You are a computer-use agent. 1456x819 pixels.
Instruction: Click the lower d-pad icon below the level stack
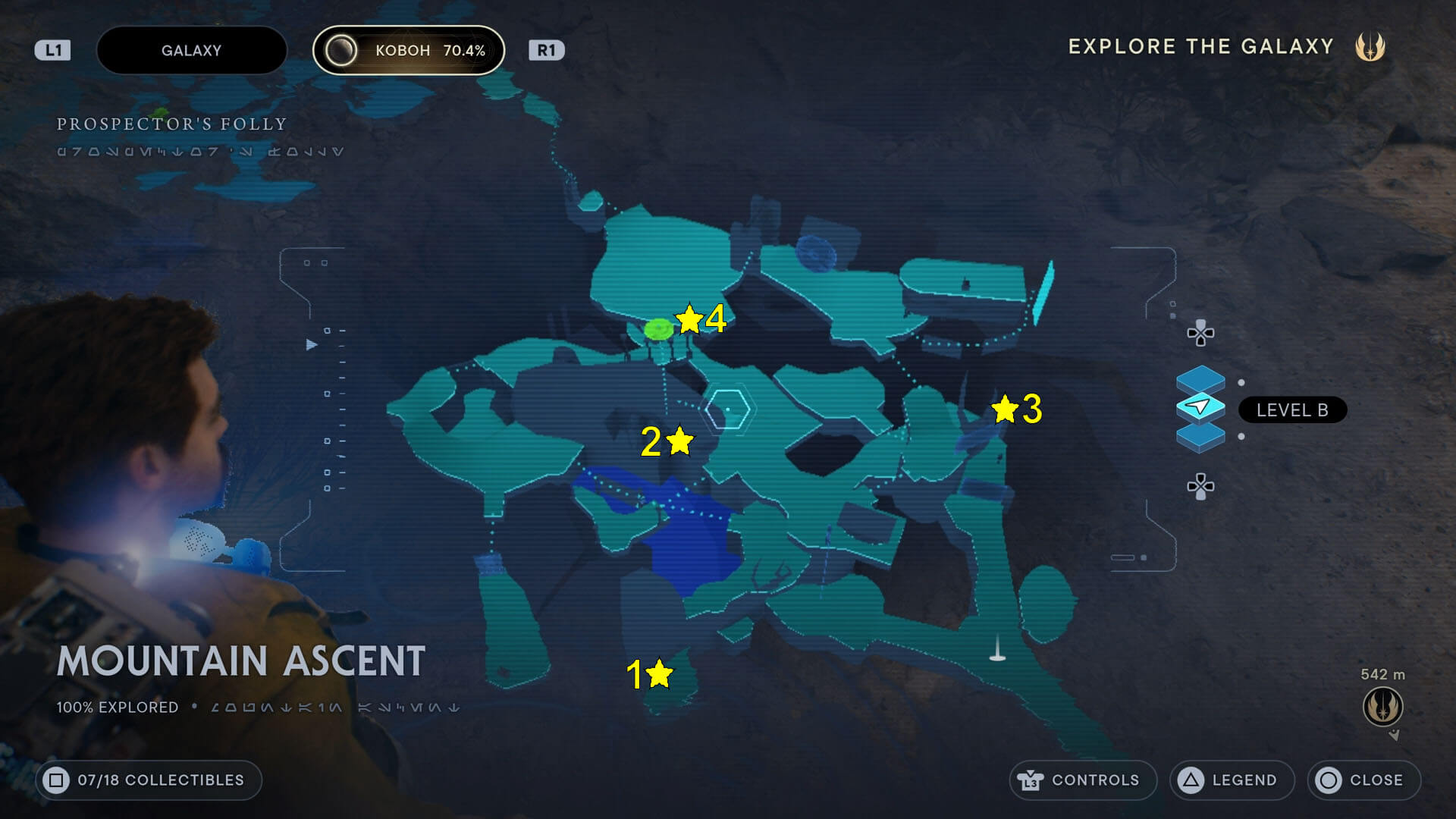tap(1199, 485)
